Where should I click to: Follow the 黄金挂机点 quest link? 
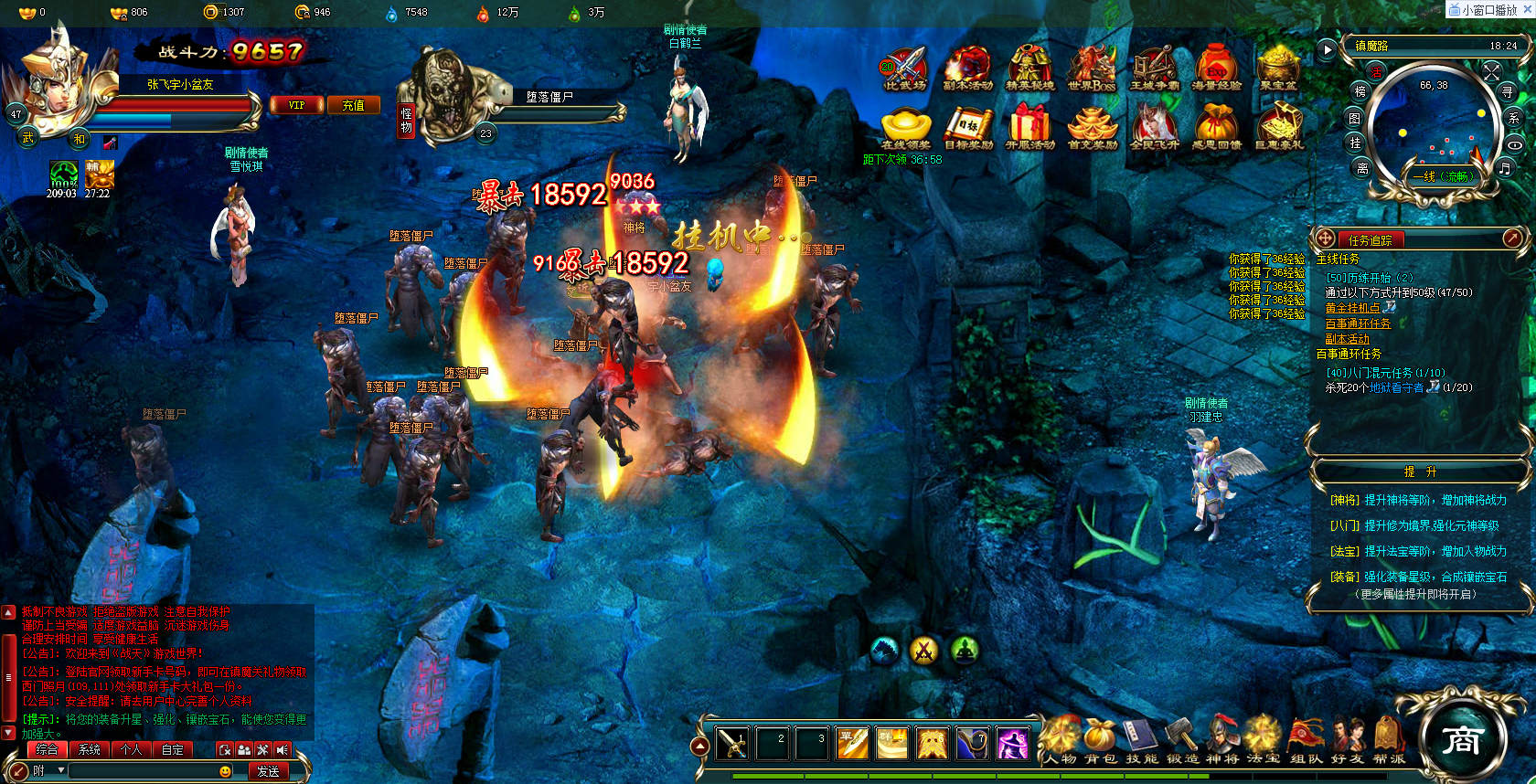(x=1352, y=308)
